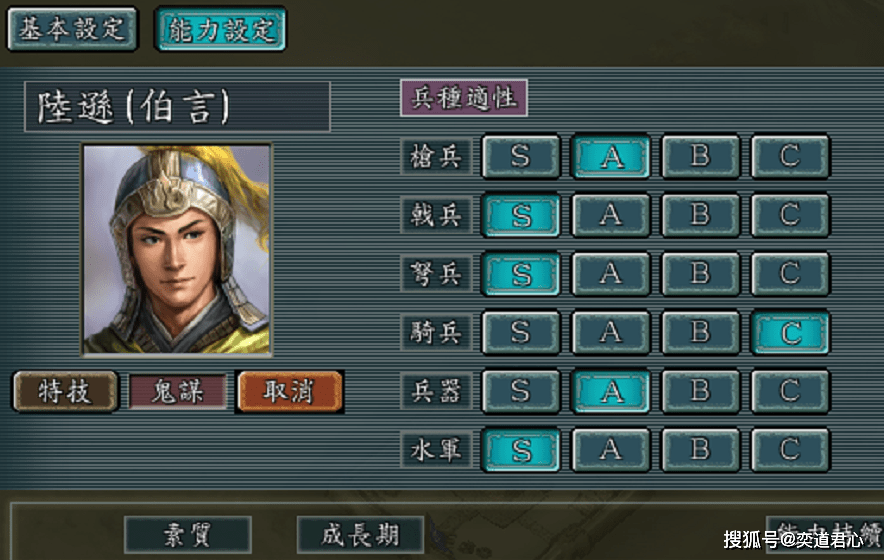The image size is (884, 560).
Task: Choose C rank for 戟兵
Action: coord(790,214)
